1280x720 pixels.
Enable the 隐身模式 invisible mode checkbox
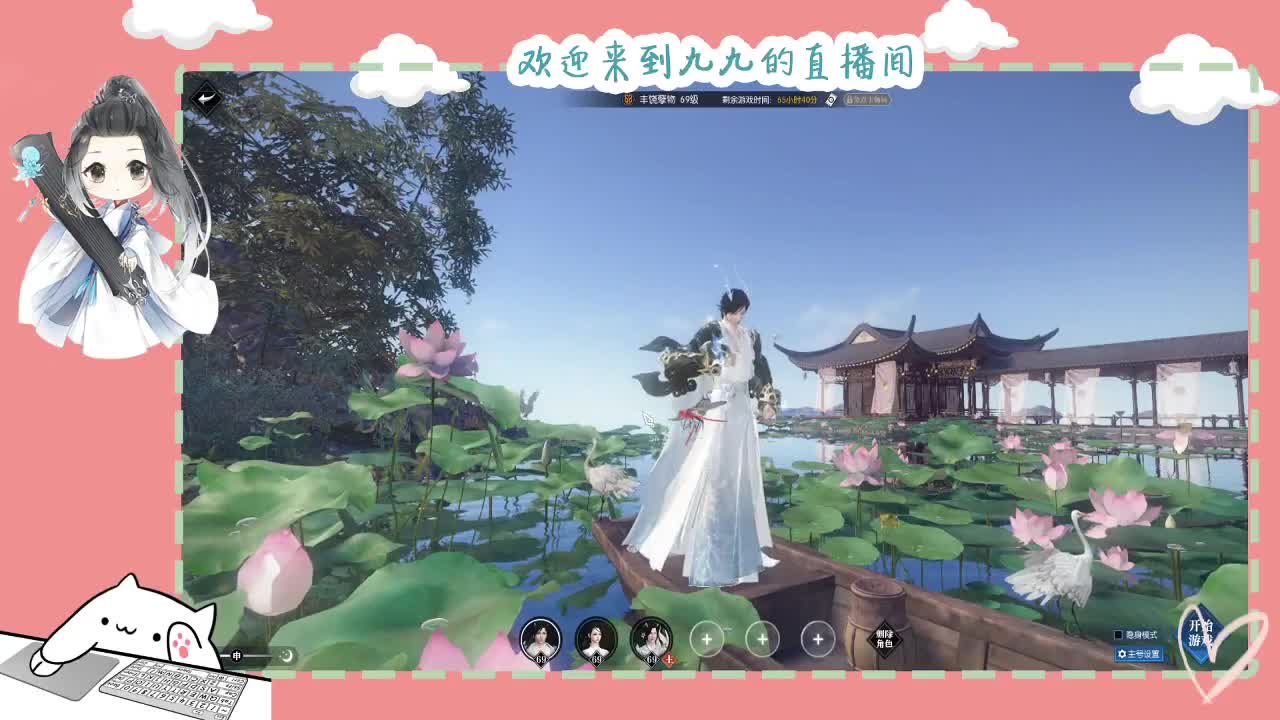point(1119,634)
